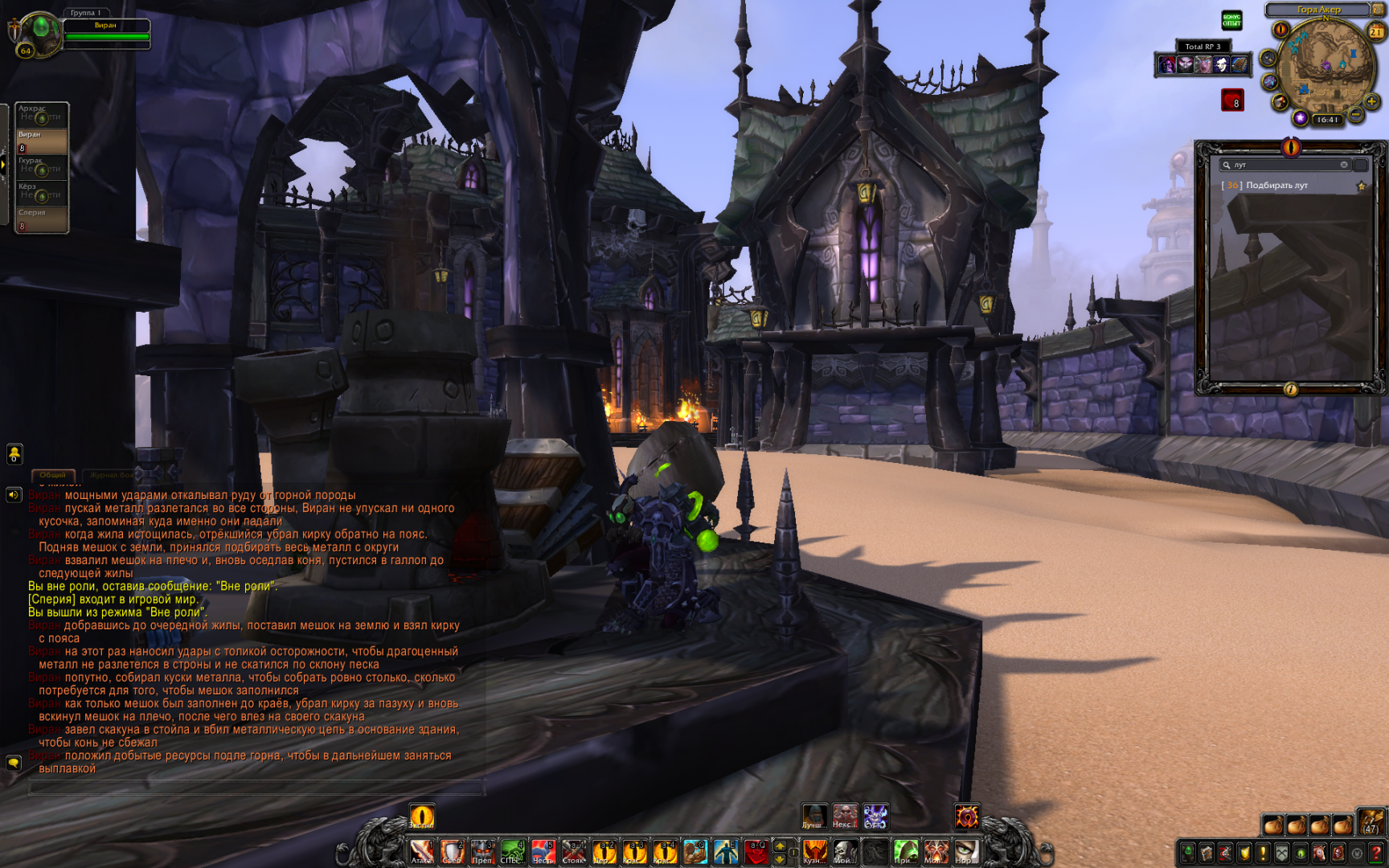
Task: Switch to the Общий chat tab
Action: click(53, 475)
